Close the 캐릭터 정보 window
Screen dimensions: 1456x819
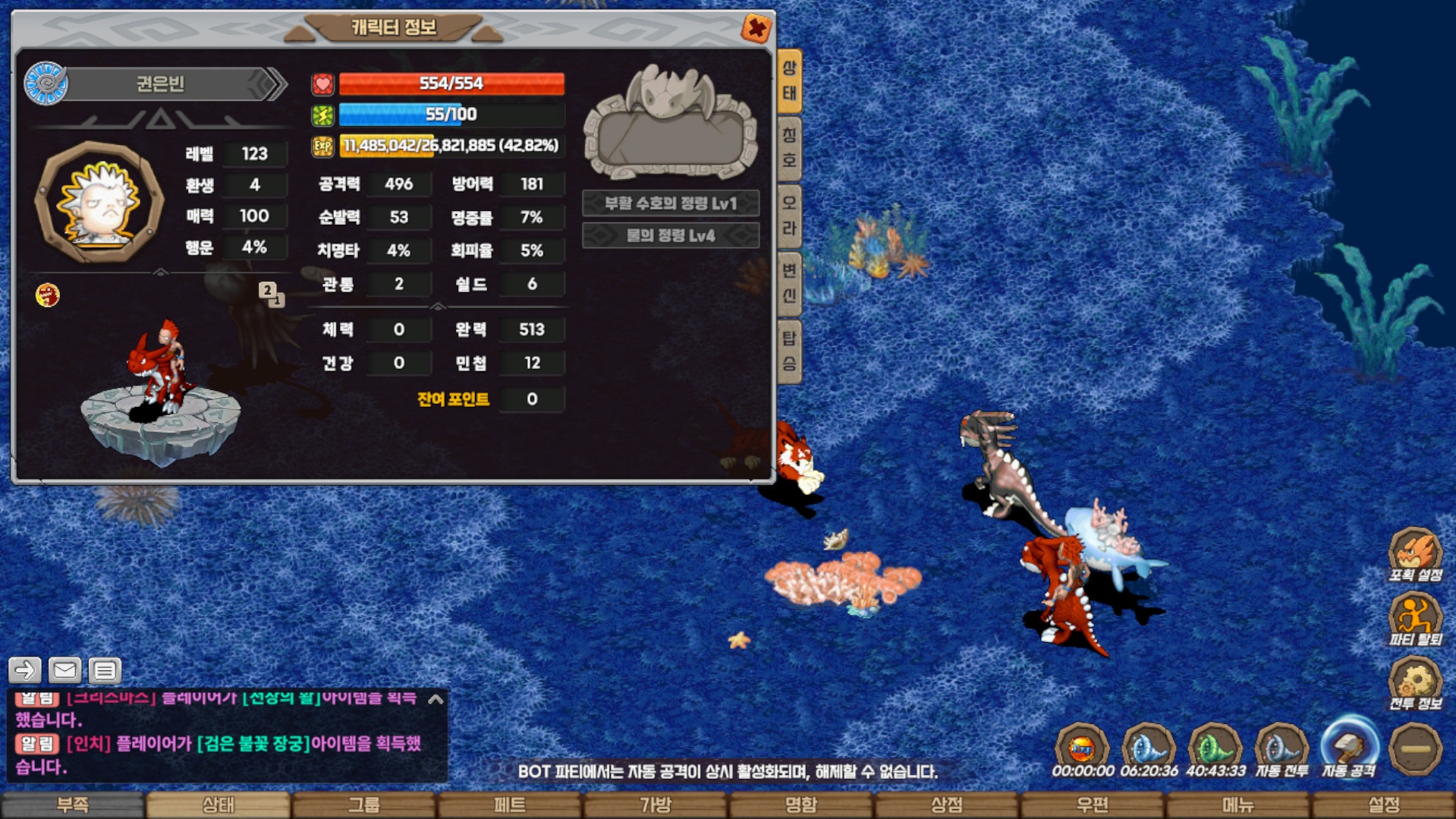point(756,29)
